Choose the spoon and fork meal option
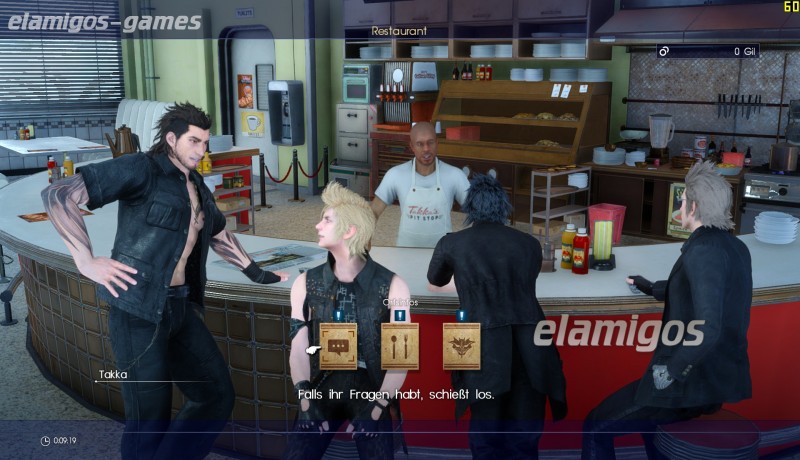The image size is (800, 460). click(x=399, y=346)
